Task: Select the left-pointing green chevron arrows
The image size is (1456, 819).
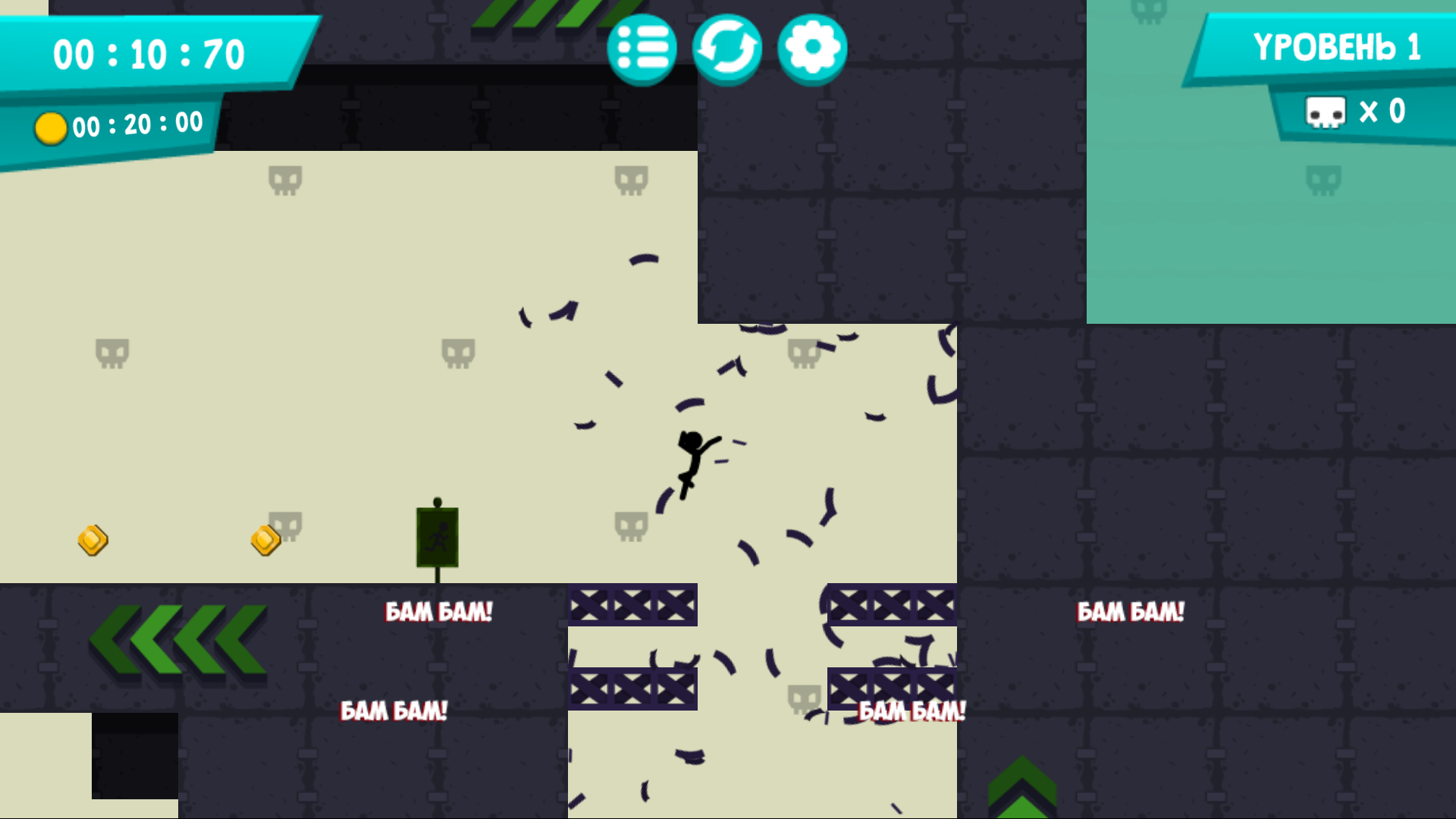Action: 178,641
